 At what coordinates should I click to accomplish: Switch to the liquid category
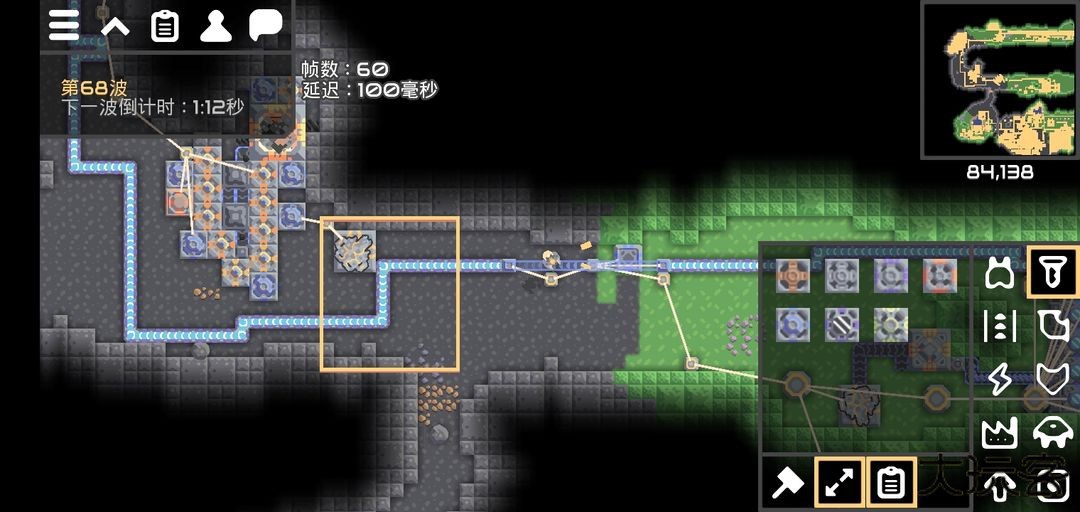tap(1051, 326)
